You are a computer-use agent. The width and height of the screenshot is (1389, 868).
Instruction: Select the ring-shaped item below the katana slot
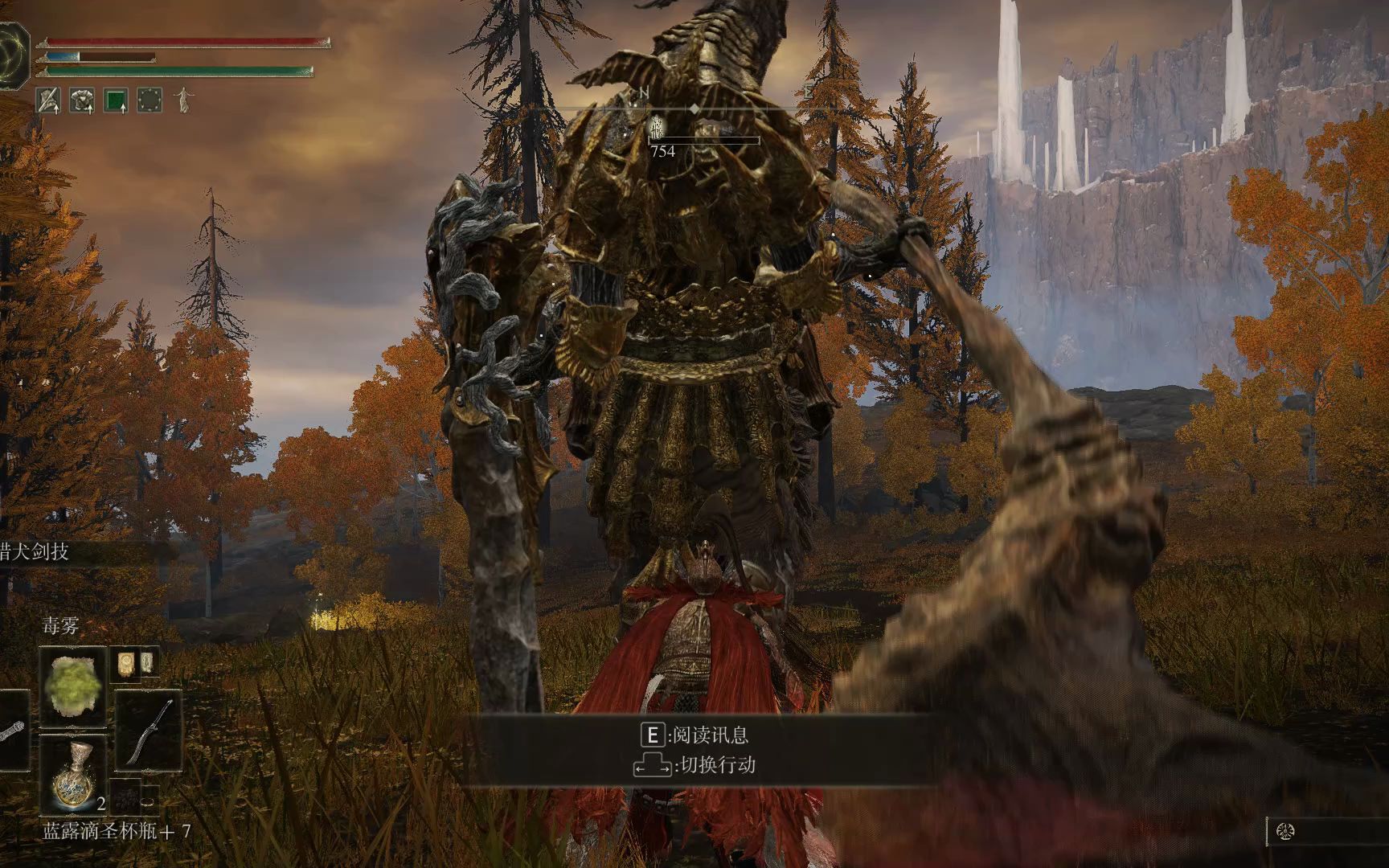[x=150, y=801]
